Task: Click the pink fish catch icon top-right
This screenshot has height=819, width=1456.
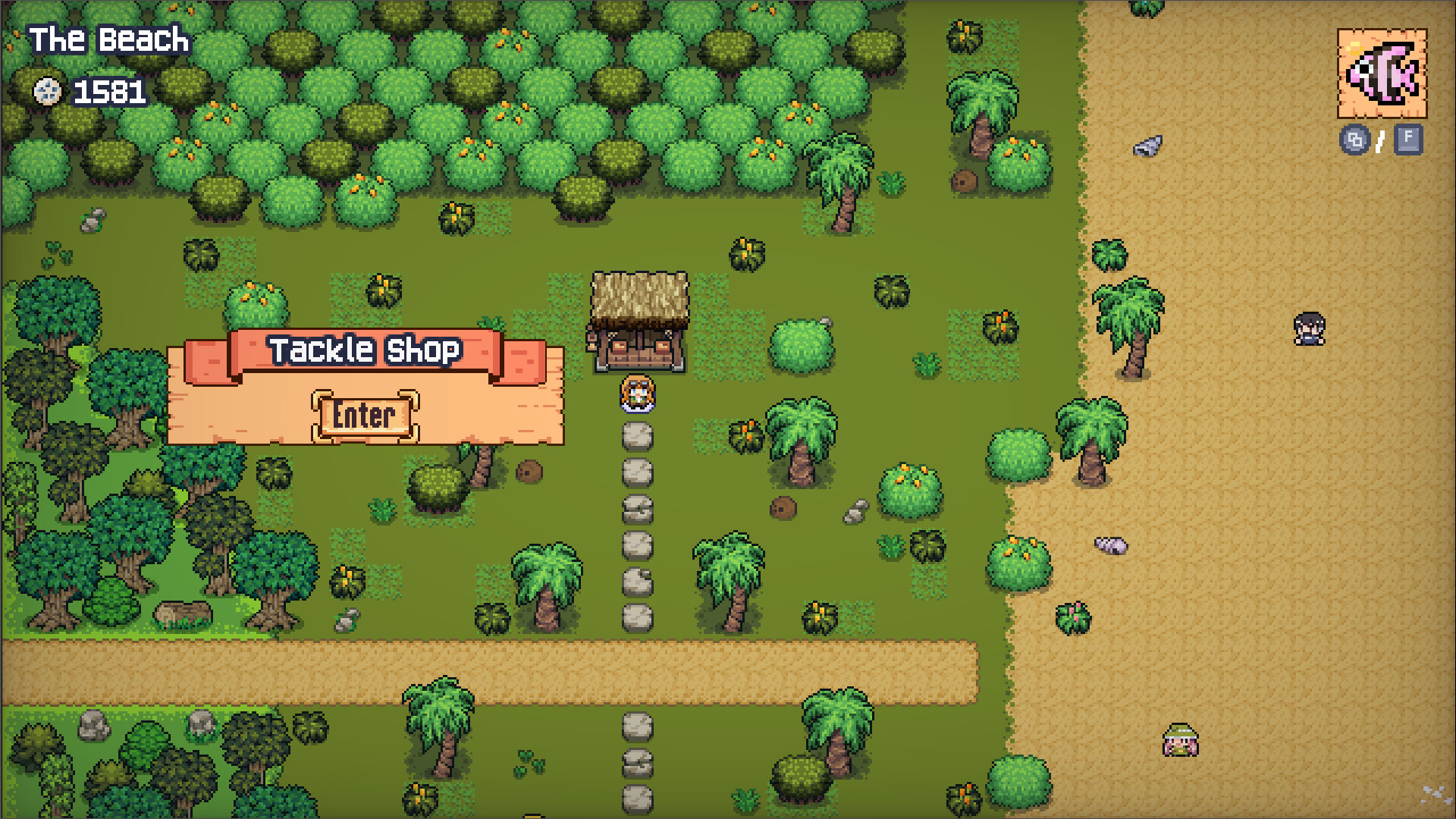Action: tap(1383, 73)
